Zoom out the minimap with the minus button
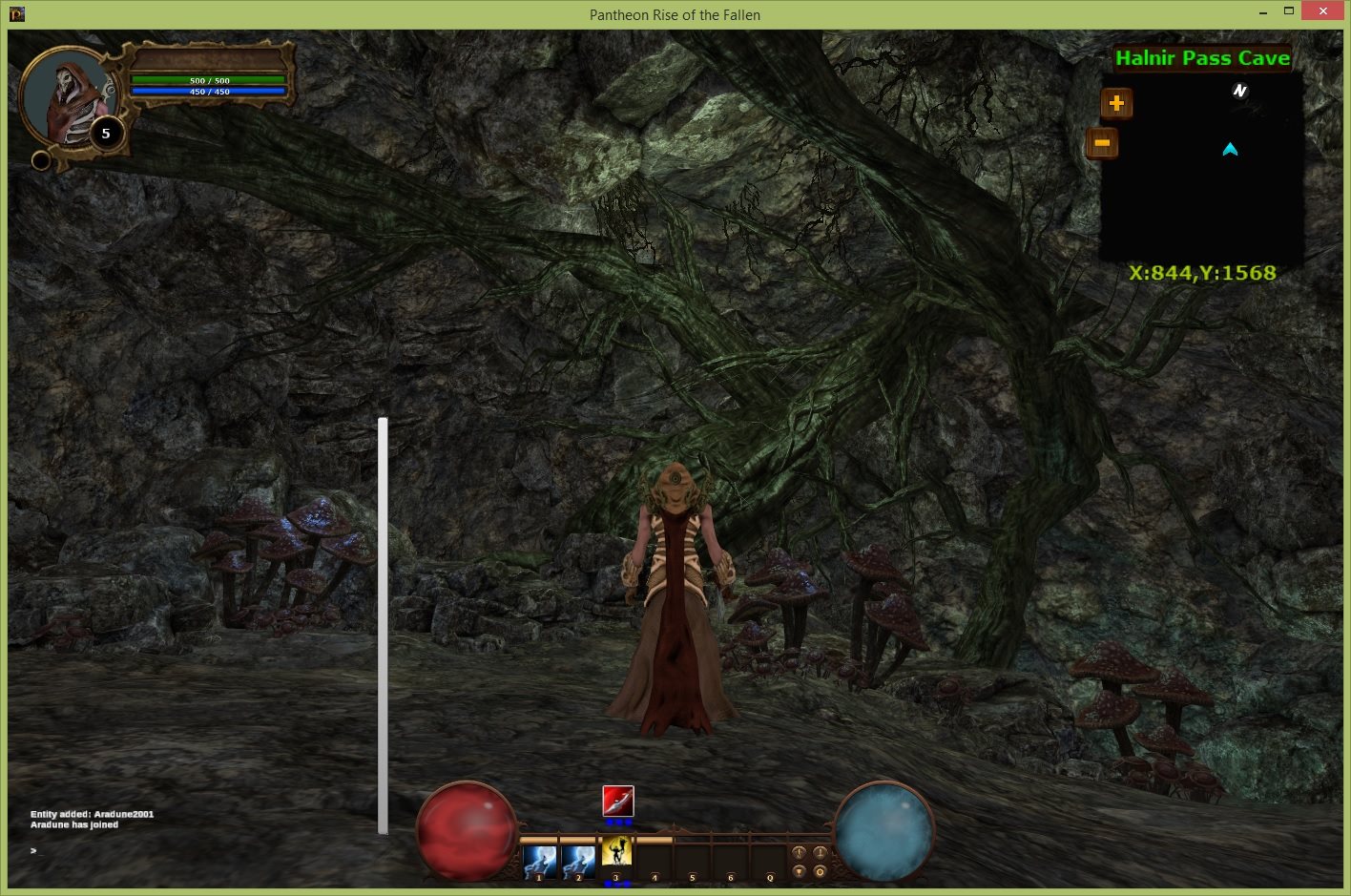This screenshot has width=1351, height=896. pos(1102,143)
